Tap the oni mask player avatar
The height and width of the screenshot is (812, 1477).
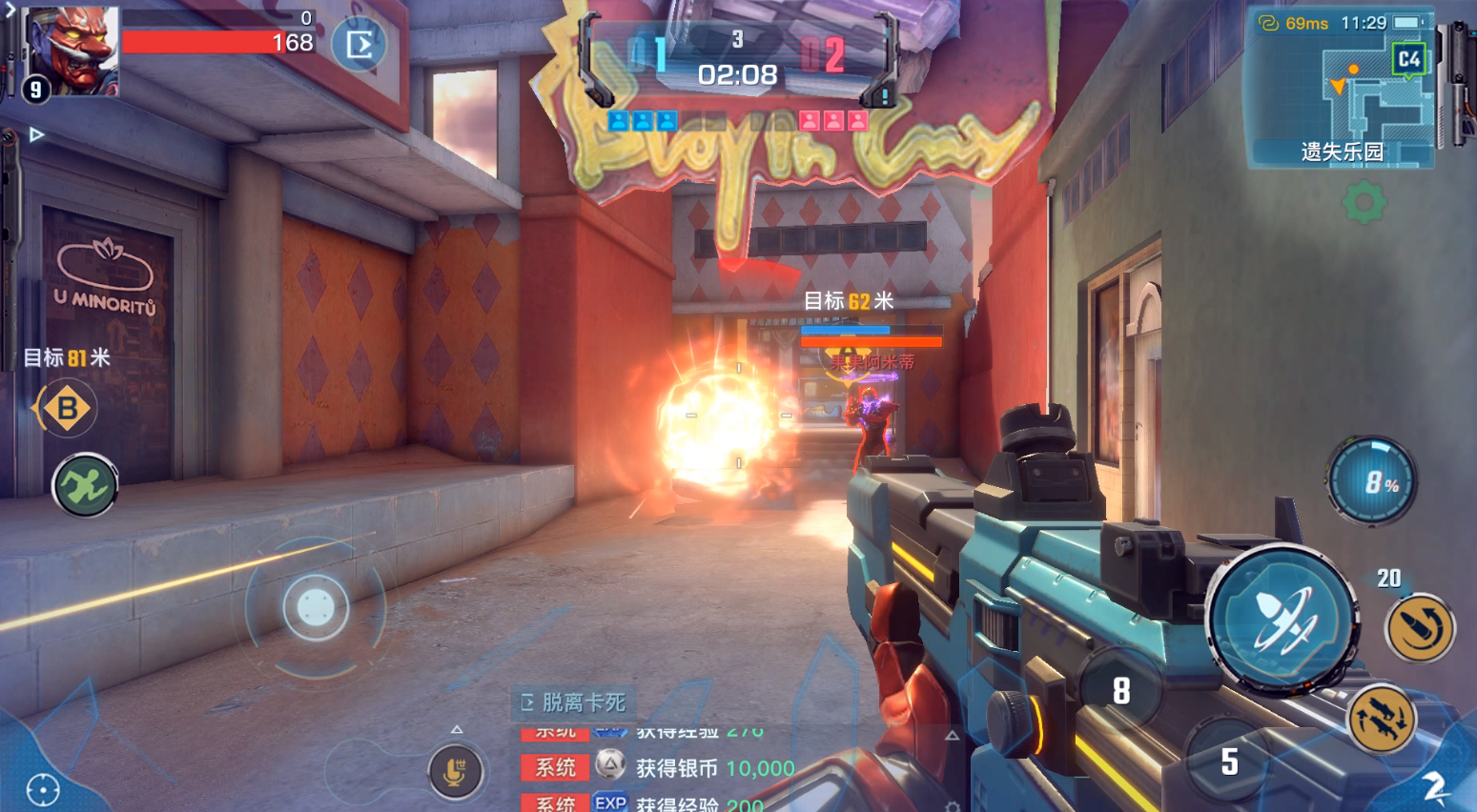point(72,51)
